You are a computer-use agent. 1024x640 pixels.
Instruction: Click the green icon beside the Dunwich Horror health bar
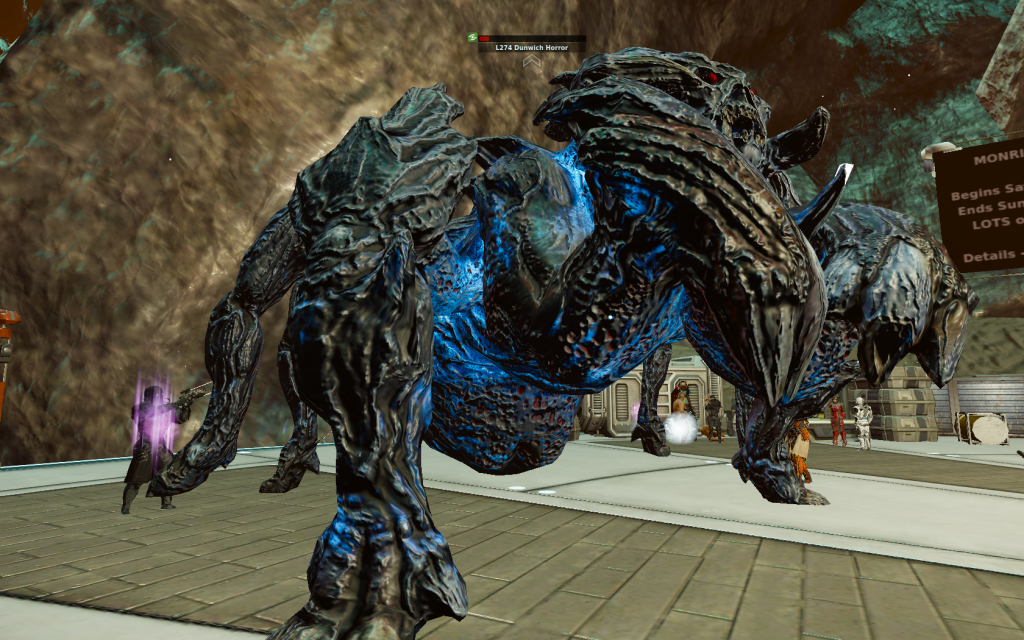point(472,38)
